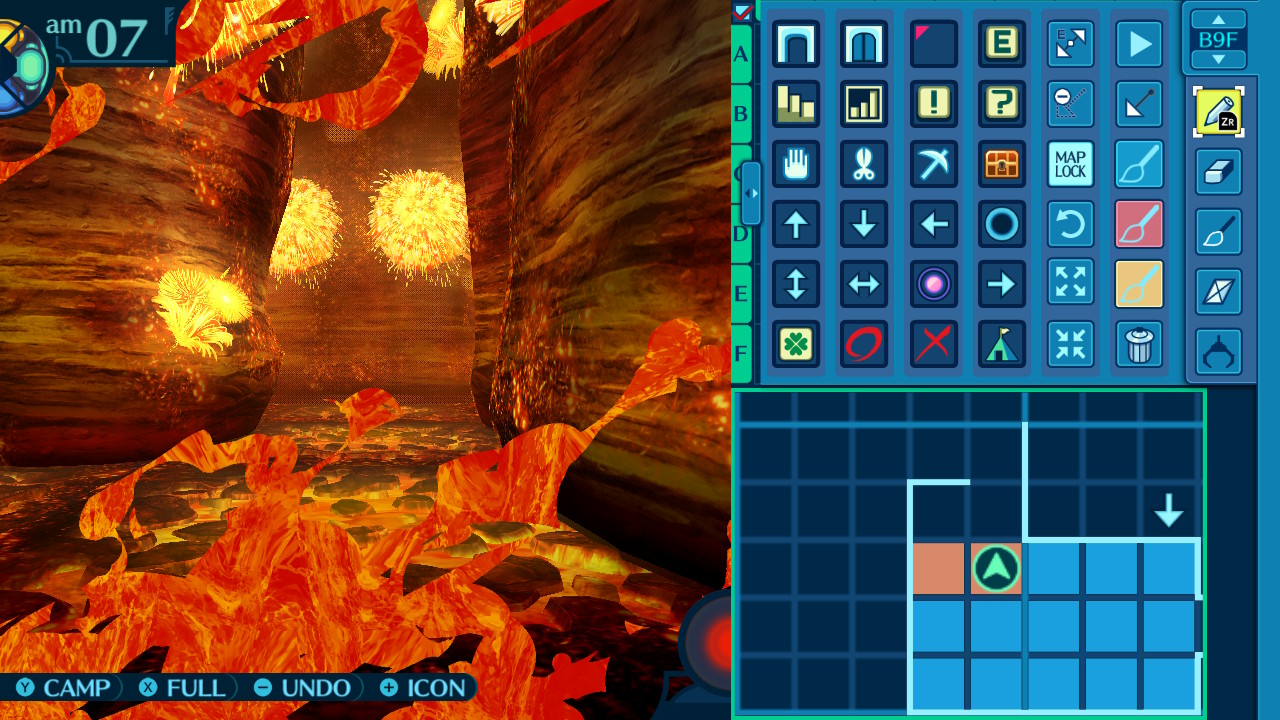
Task: Select the white hand icon
Action: pos(796,164)
